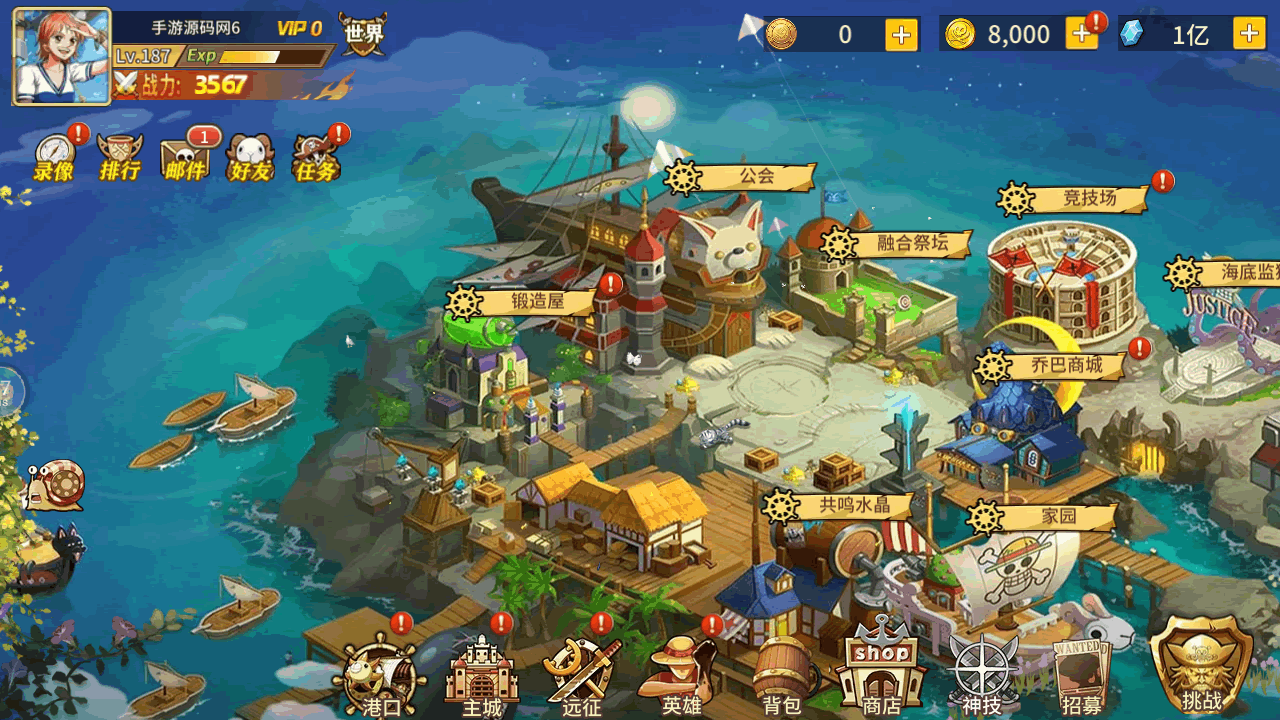Open the 英雄 heroes menu

pyautogui.click(x=682, y=676)
